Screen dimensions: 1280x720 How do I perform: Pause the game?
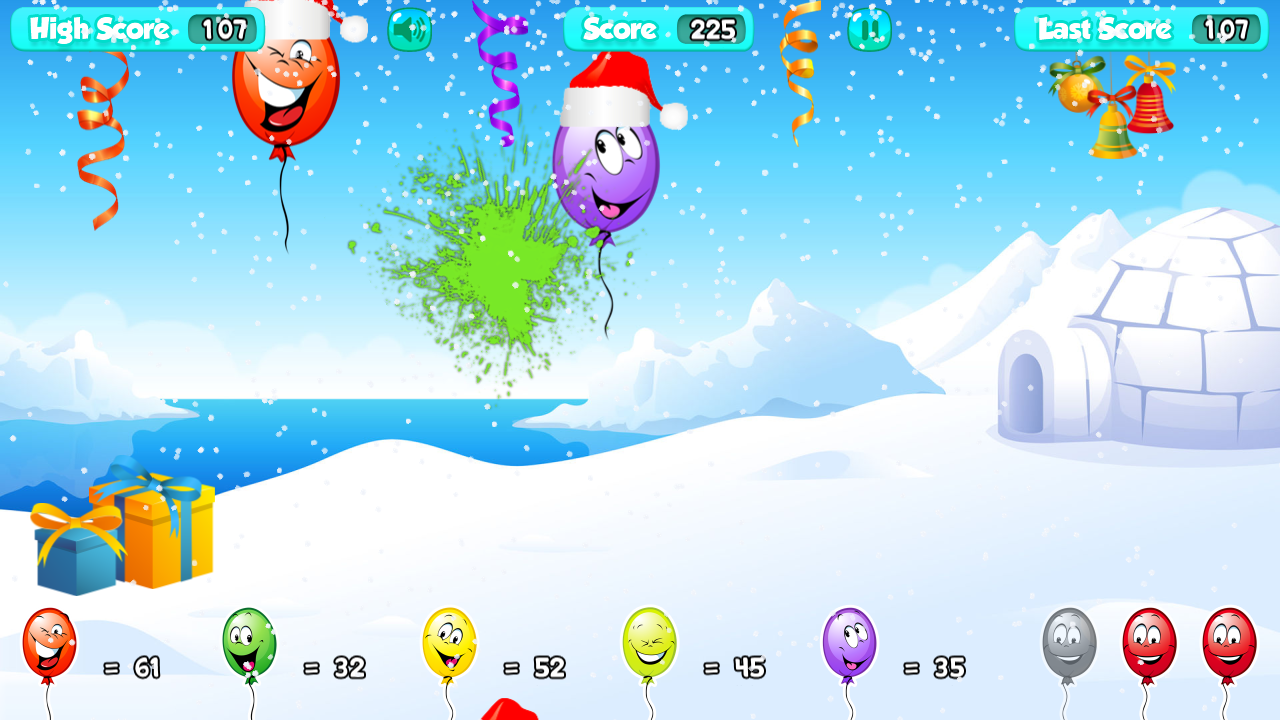click(866, 30)
